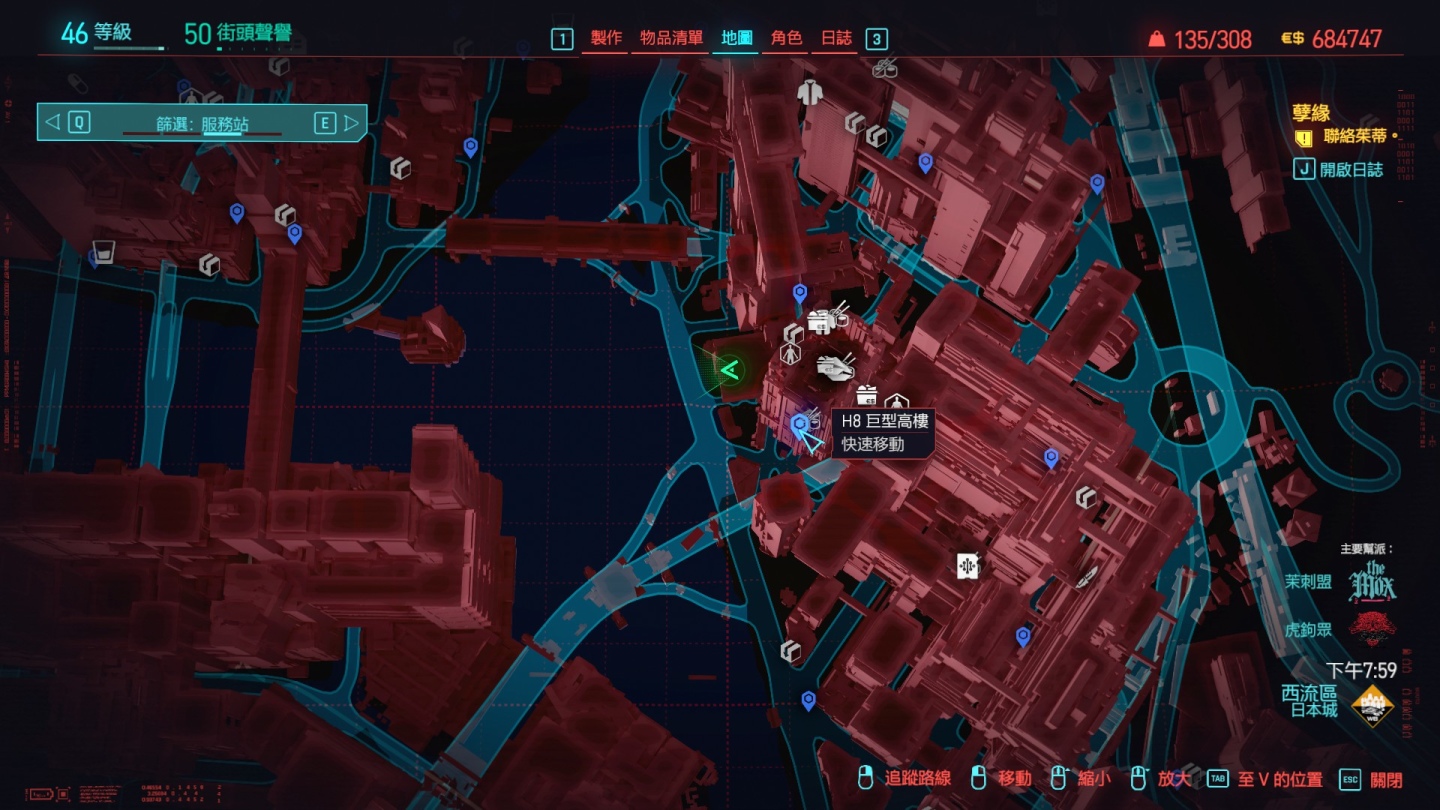Go to the 角色 character tab

click(786, 39)
